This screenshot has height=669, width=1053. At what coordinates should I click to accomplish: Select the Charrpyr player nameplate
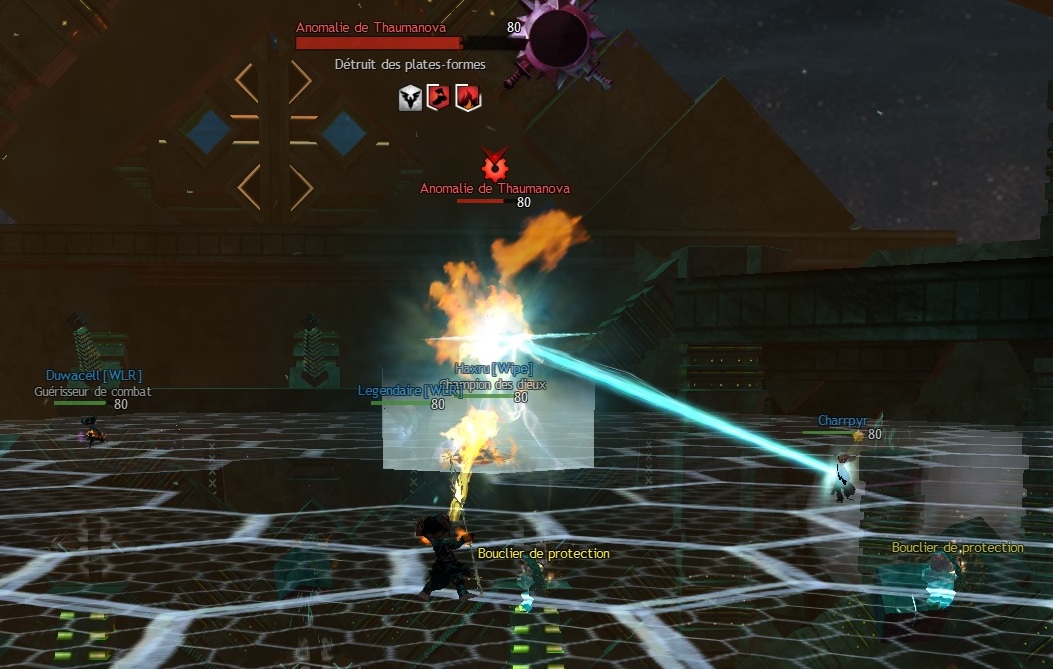click(842, 421)
